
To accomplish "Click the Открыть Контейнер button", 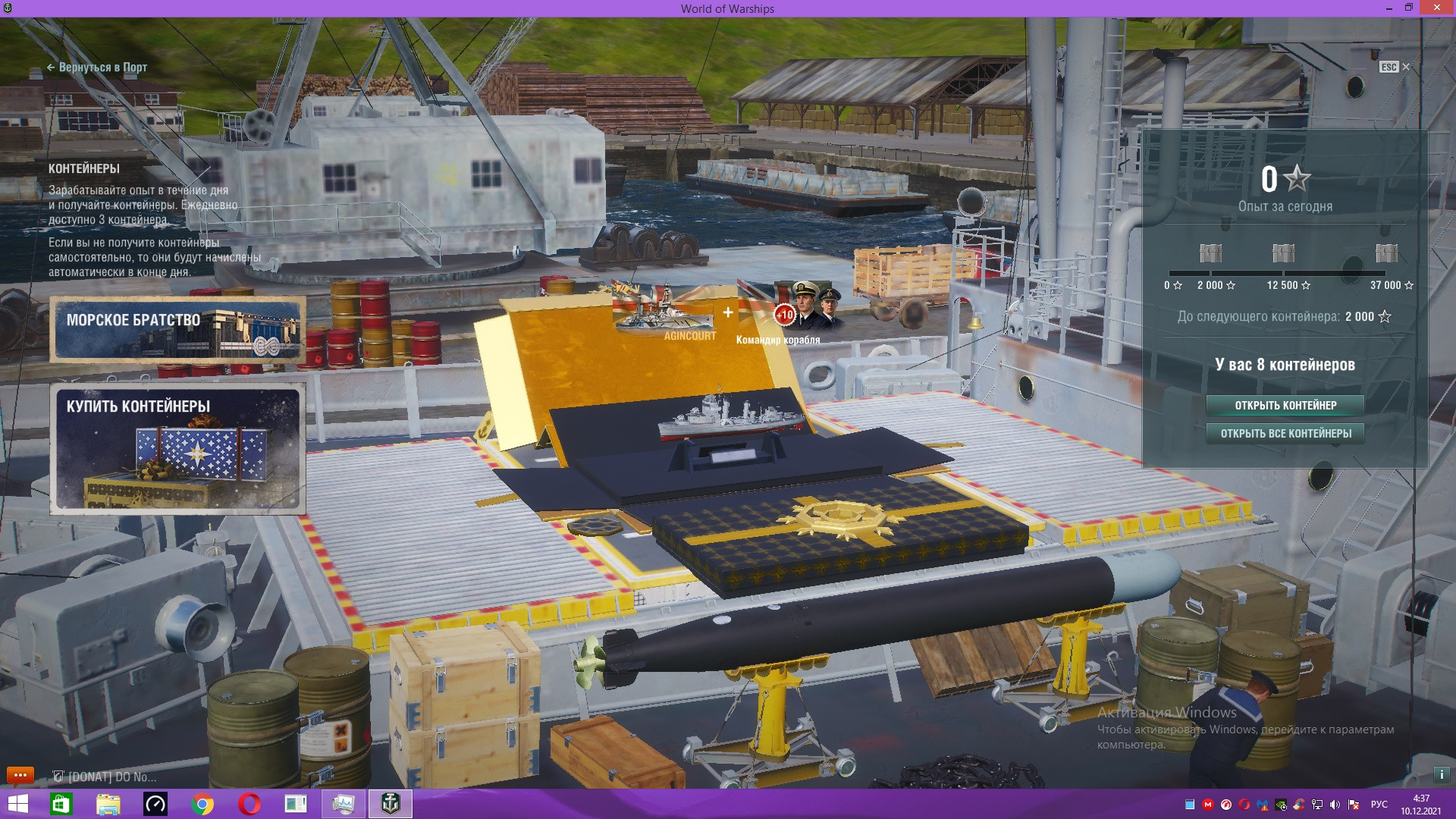I will 1285,406.
